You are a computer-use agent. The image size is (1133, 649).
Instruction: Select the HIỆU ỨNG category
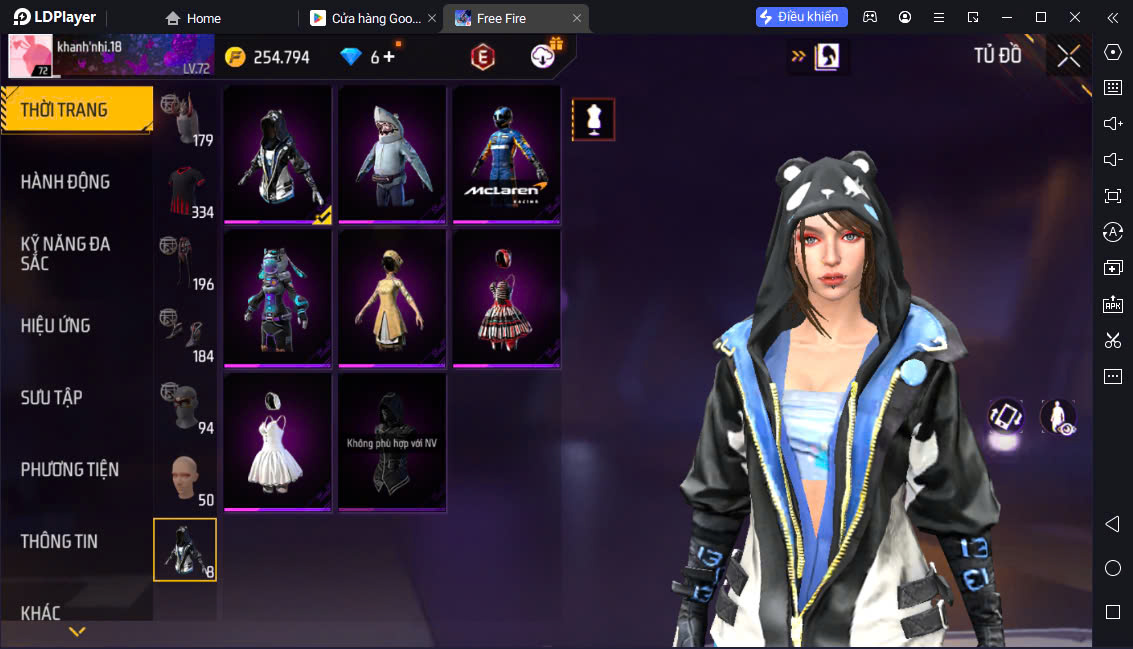coord(56,326)
